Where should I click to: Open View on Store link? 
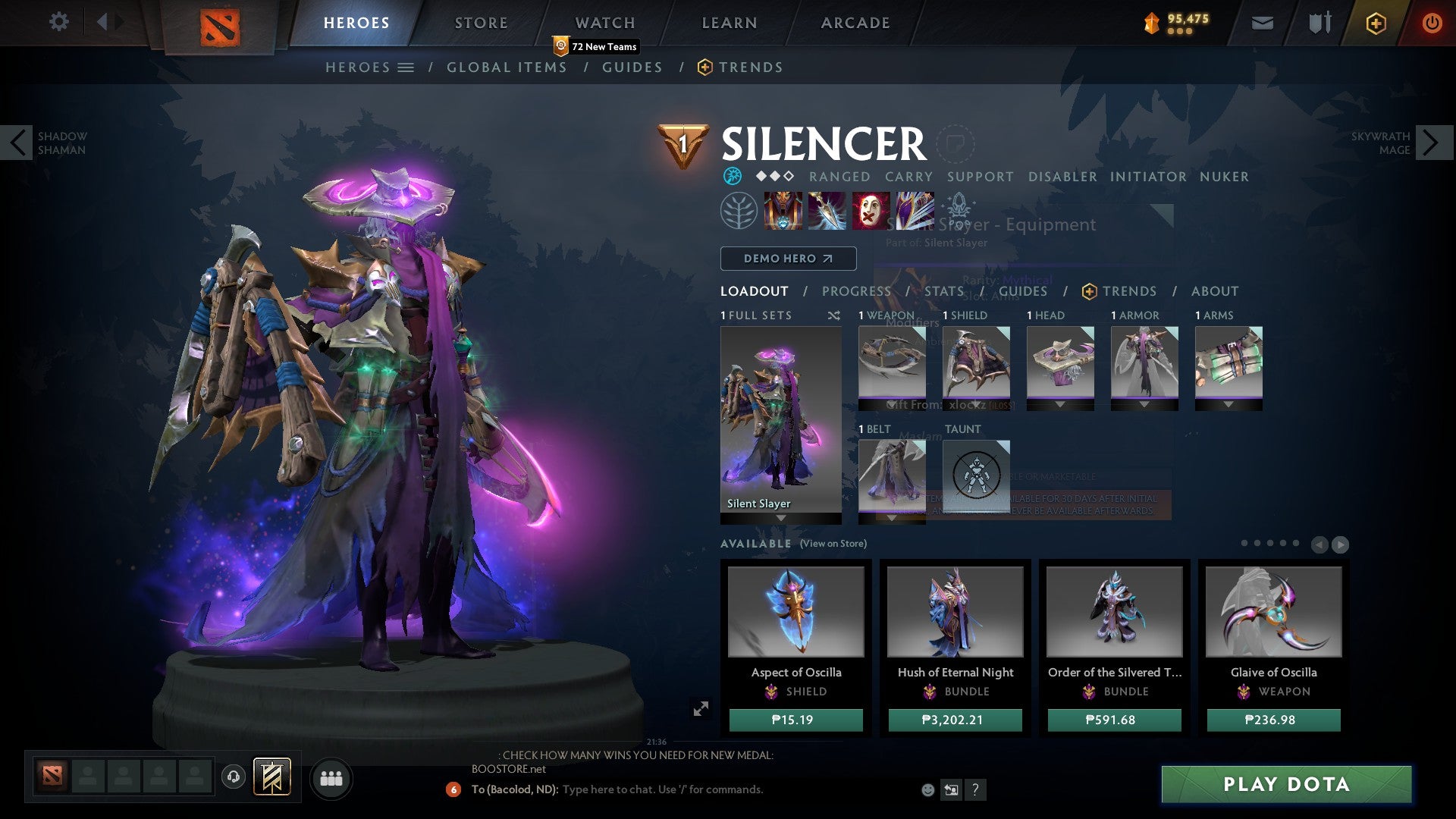coord(834,544)
